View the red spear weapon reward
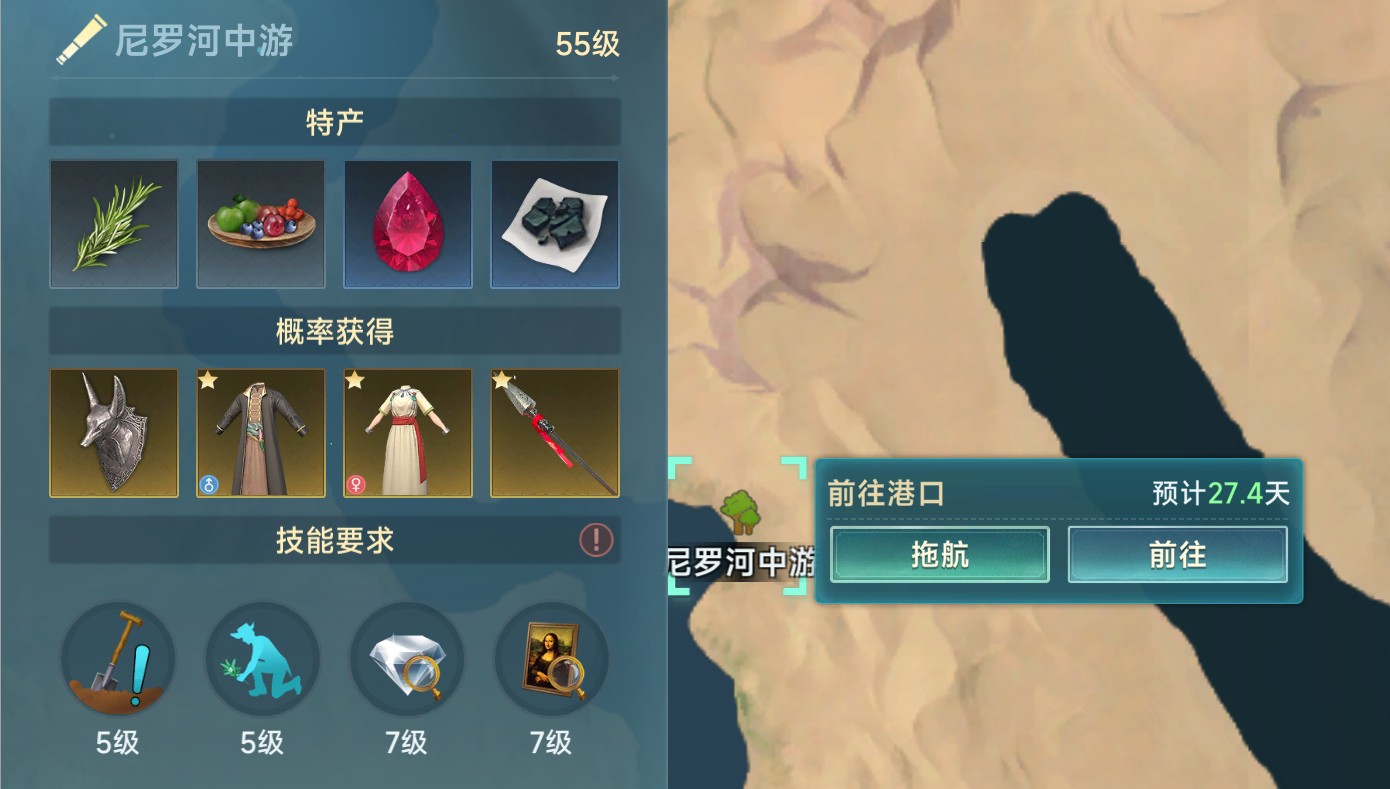 point(554,433)
